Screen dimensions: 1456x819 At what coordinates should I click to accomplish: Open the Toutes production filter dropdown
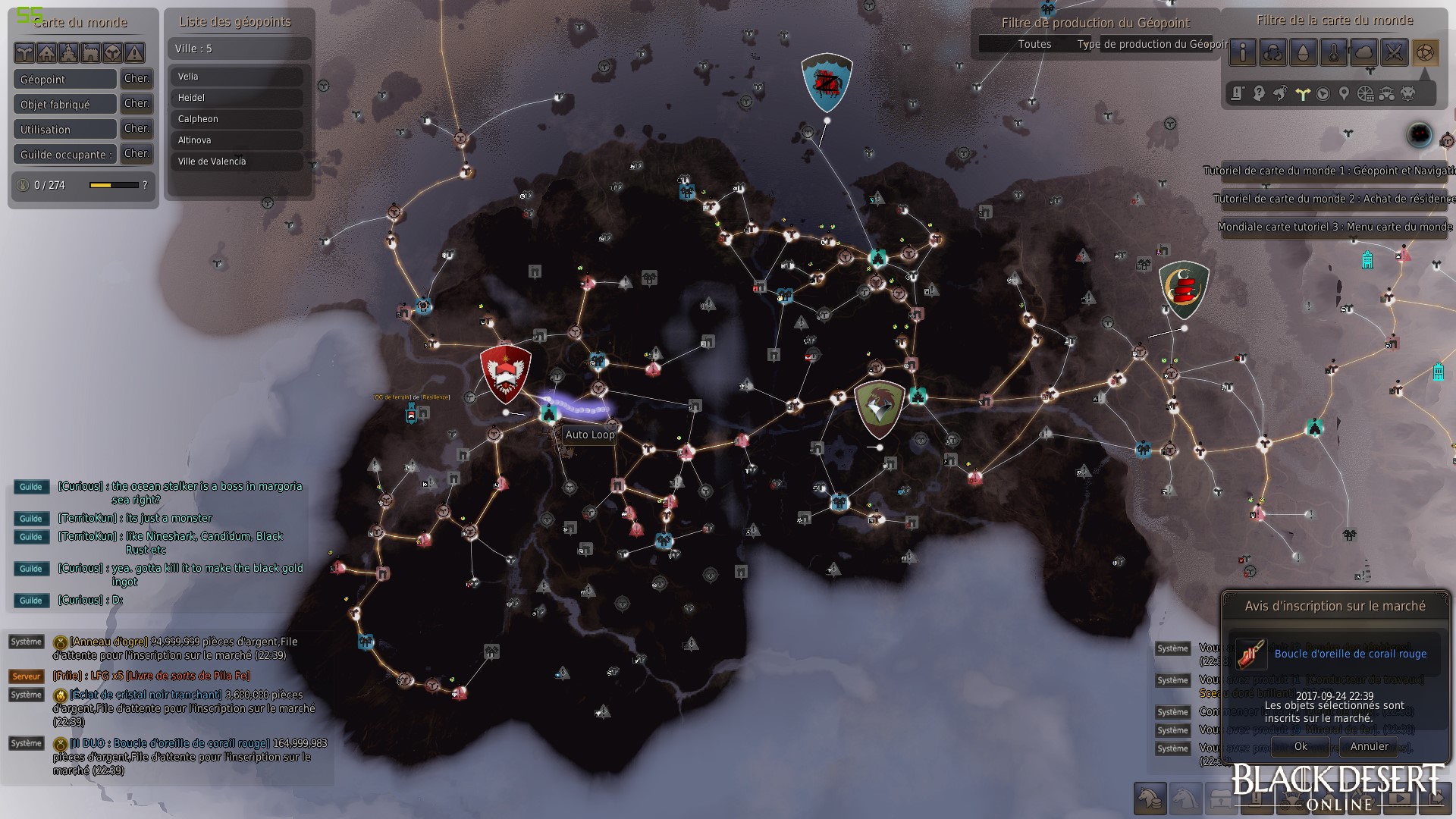[1034, 44]
